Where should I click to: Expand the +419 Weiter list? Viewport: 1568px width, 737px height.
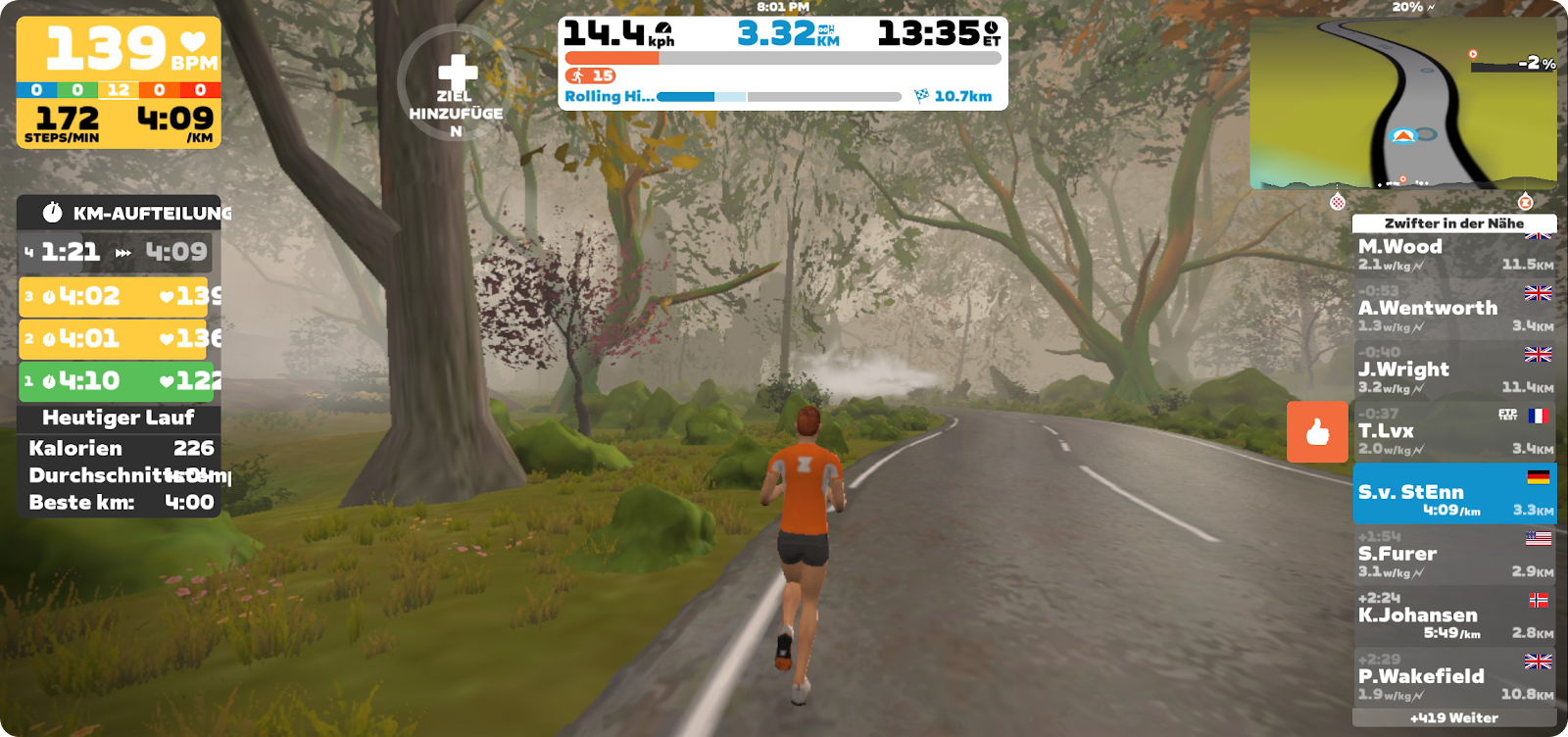point(1453,718)
